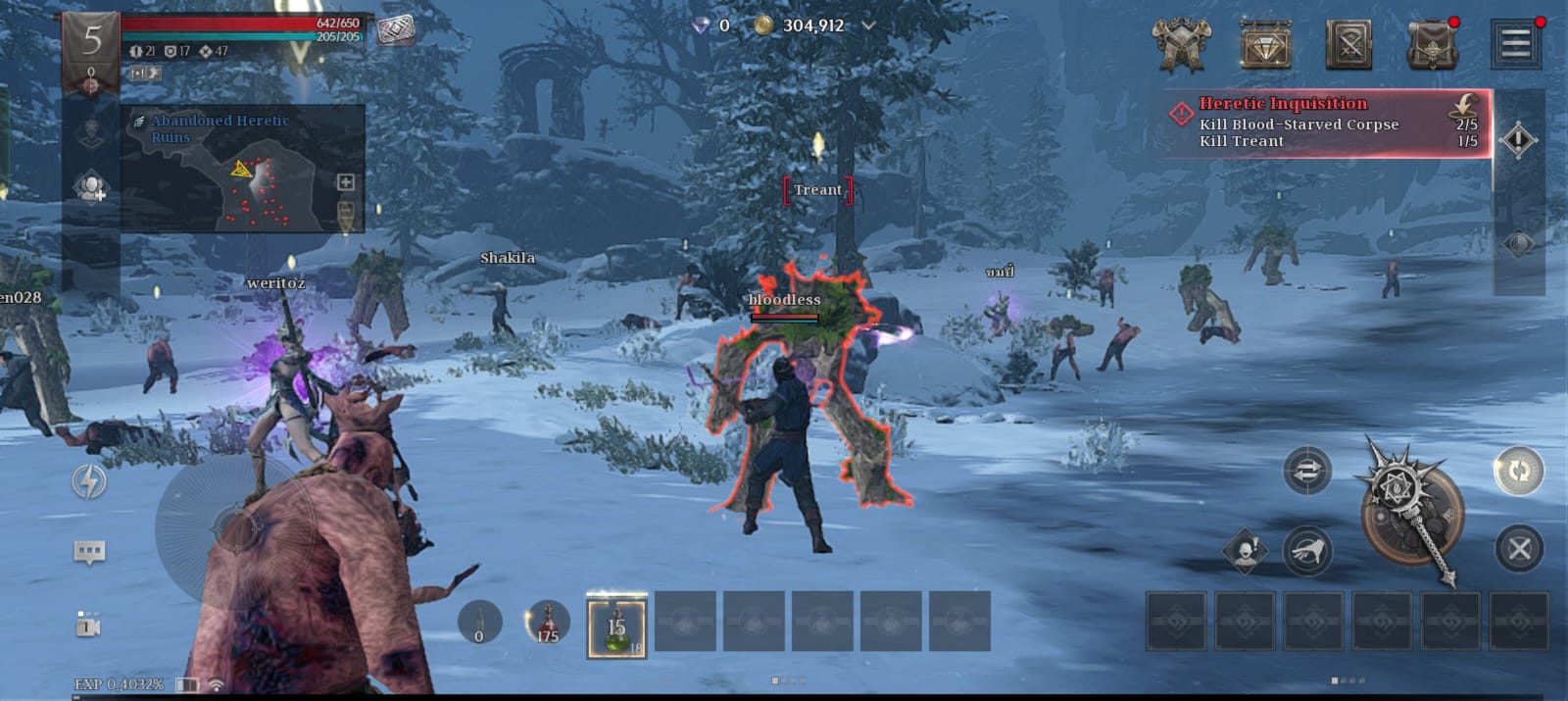Use the red potion with 175 count
The height and width of the screenshot is (701, 1568).
[547, 624]
